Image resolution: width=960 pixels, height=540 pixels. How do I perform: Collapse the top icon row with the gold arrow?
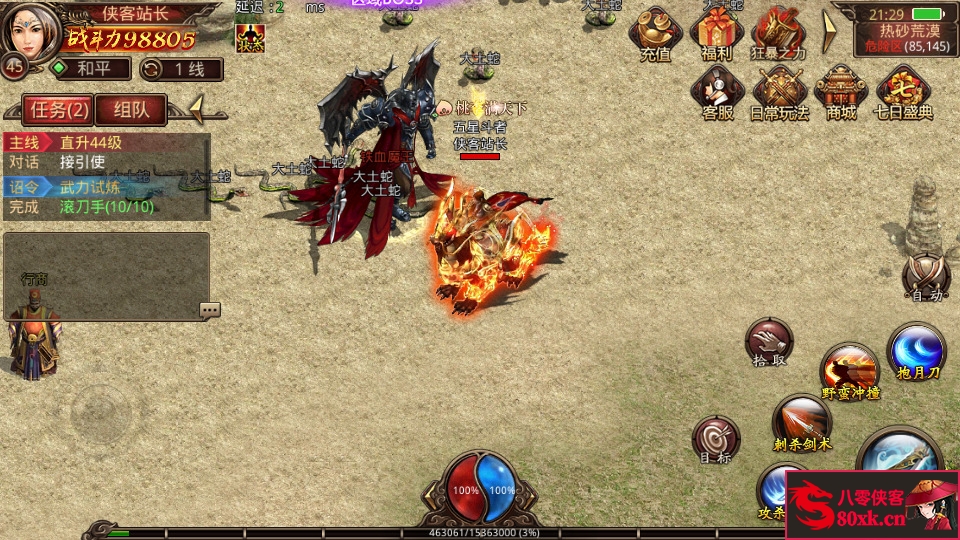pyautogui.click(x=828, y=31)
